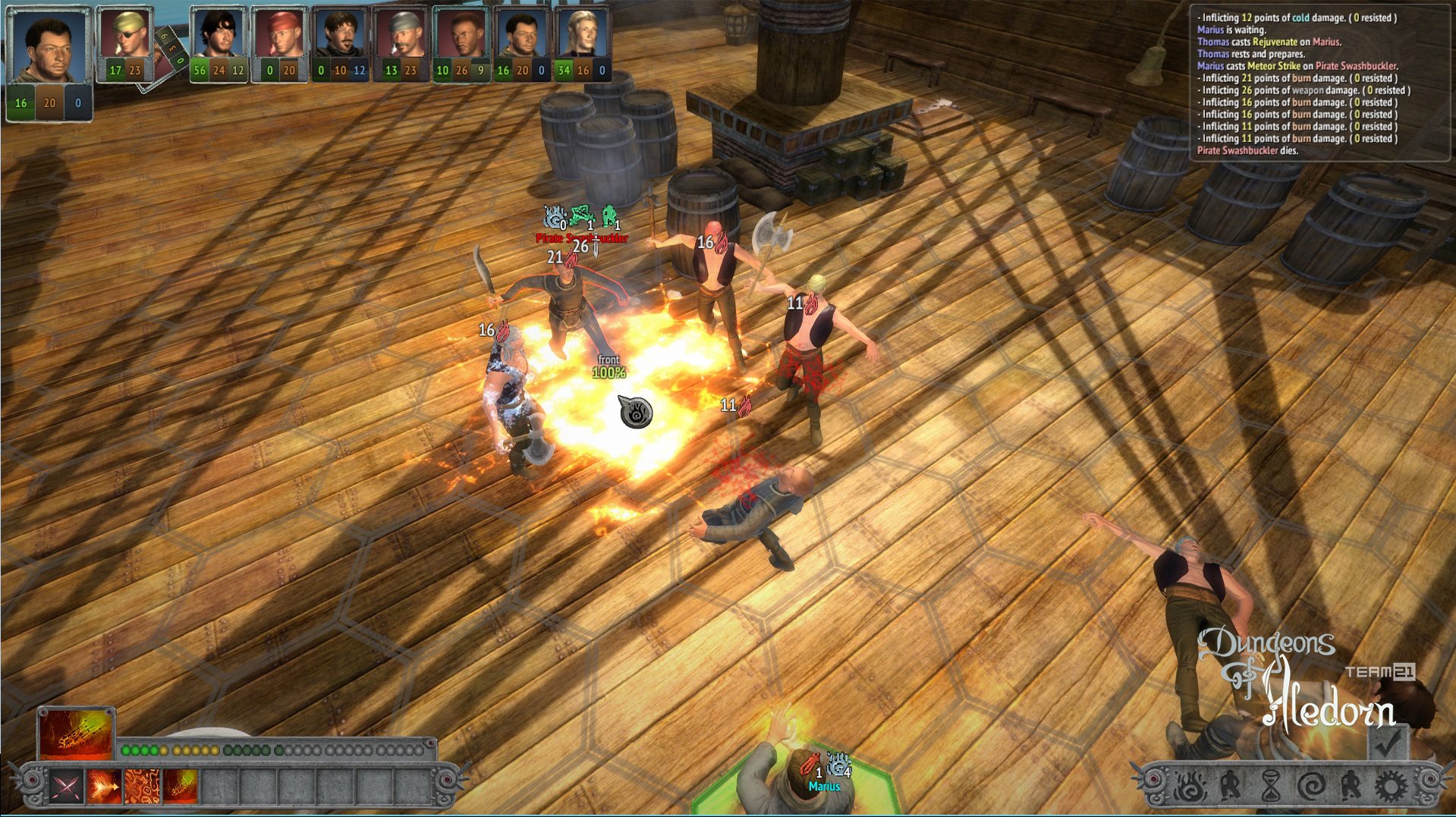Open the flame magic menu bottom right

[1190, 786]
